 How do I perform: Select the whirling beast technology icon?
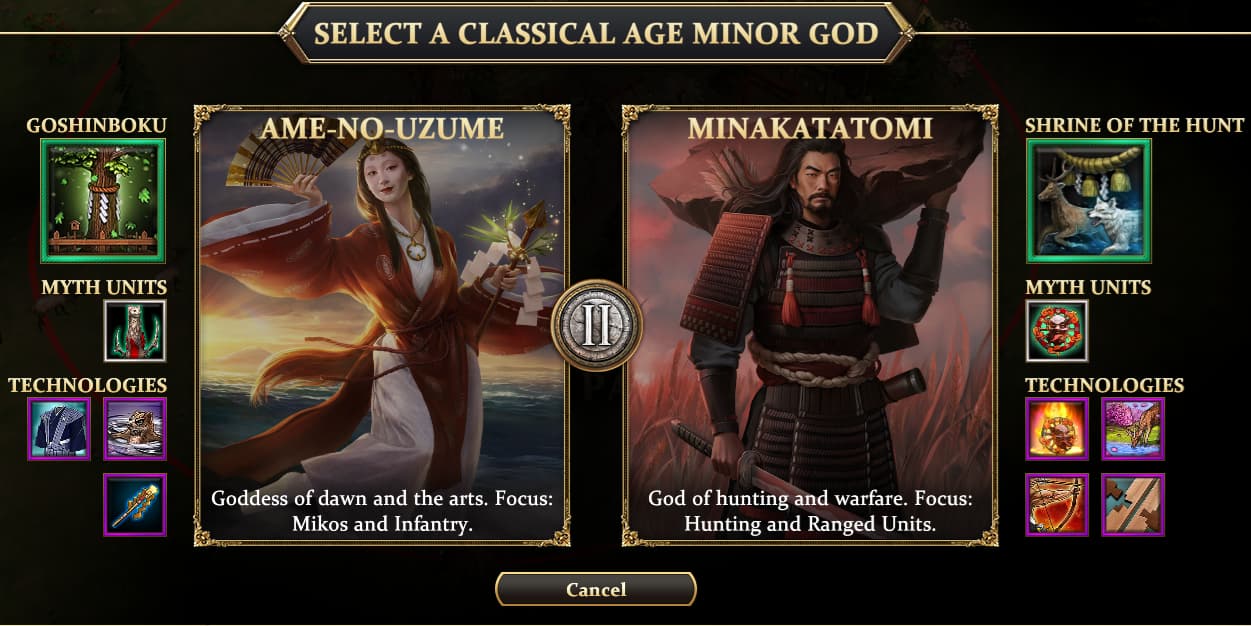(x=135, y=429)
